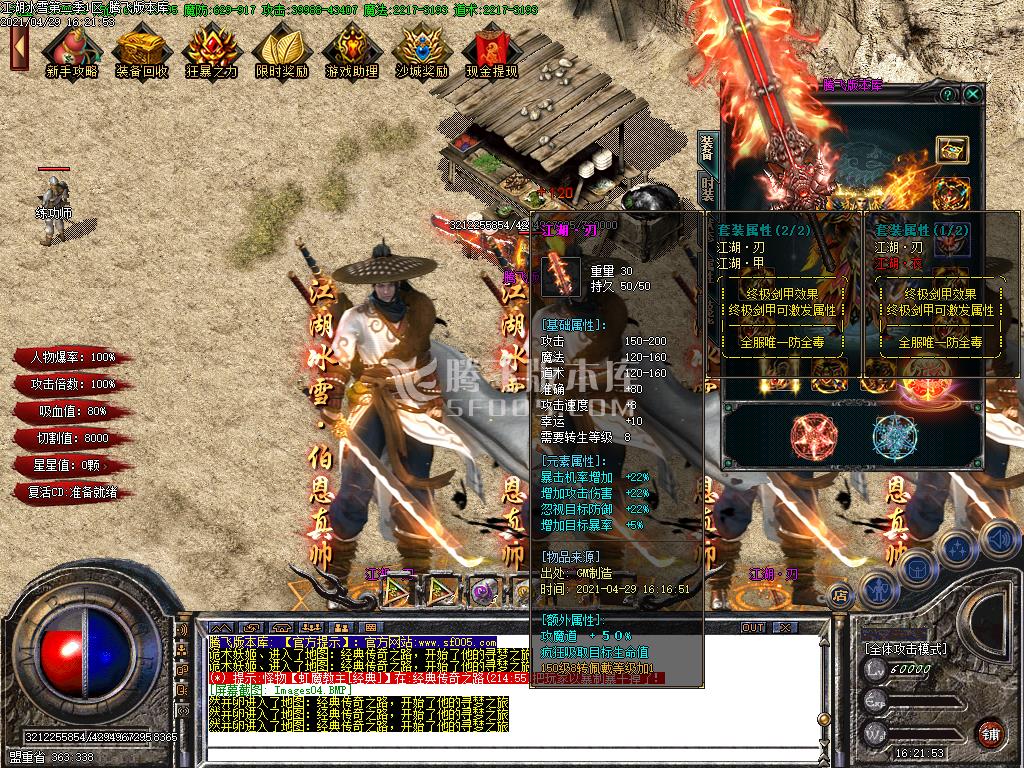Switch to the 时装 fashion tab
The width and height of the screenshot is (1024, 768).
click(x=707, y=190)
